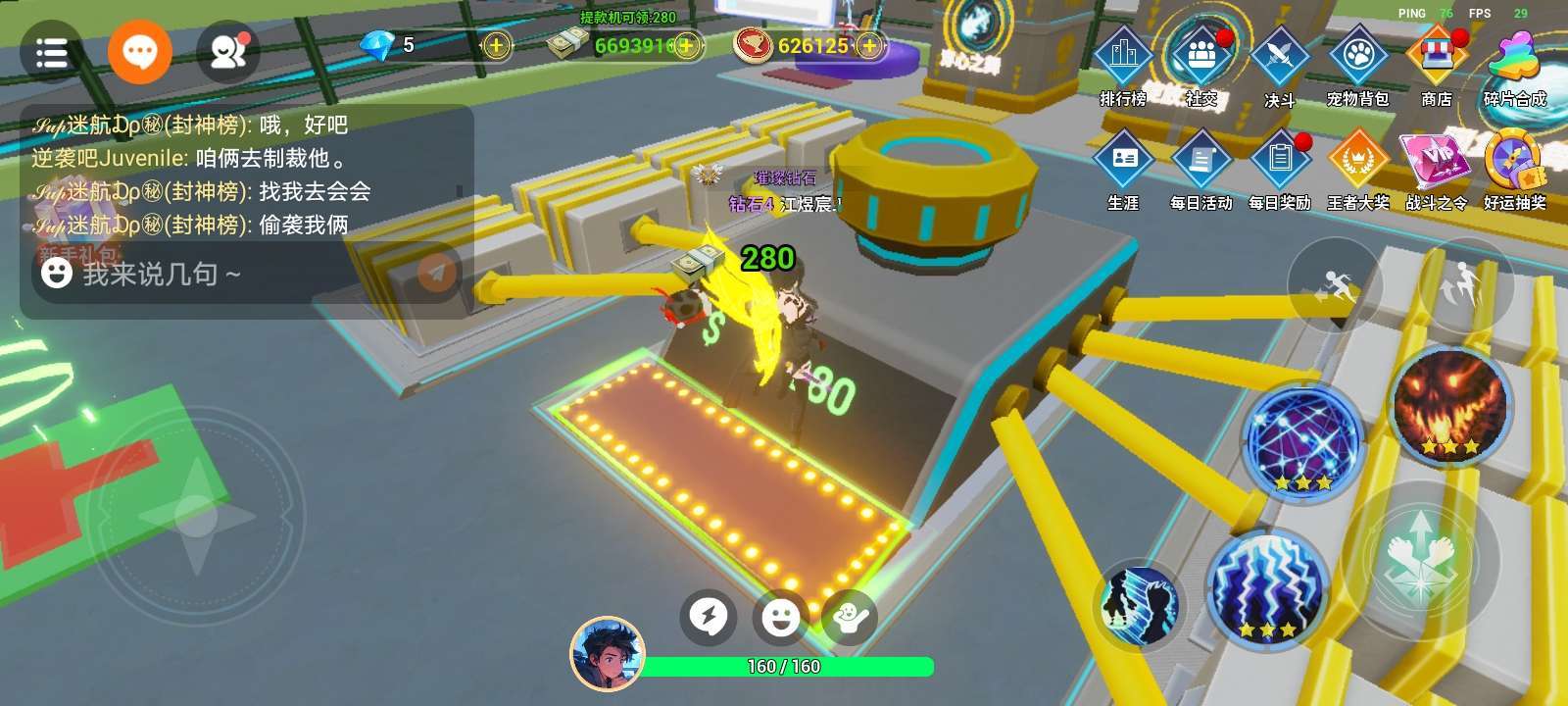Screen dimensions: 1568x706
Task: Tap the sprint running button
Action: pos(1334,285)
